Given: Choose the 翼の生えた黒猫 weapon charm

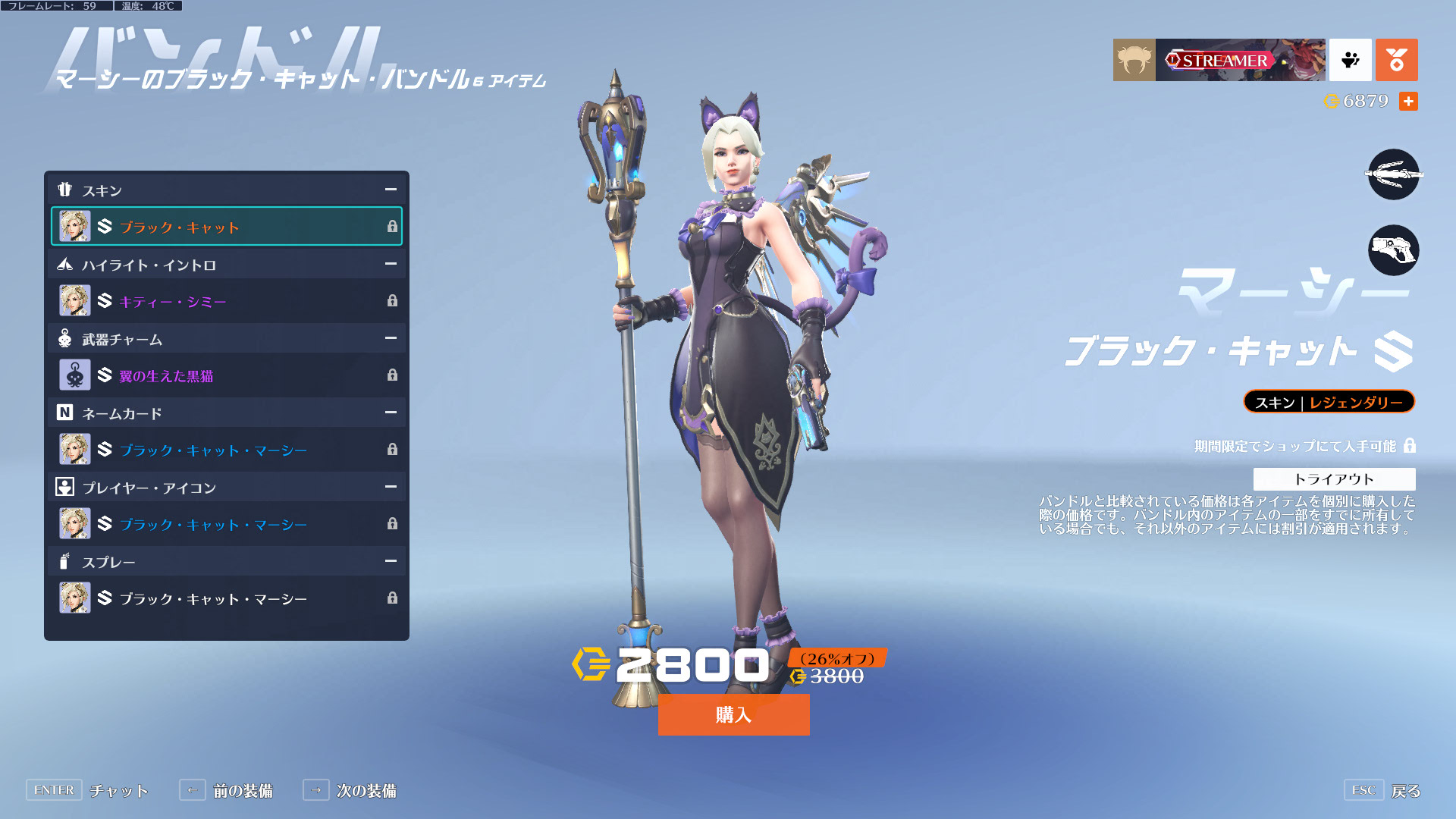Looking at the screenshot, I should [226, 375].
